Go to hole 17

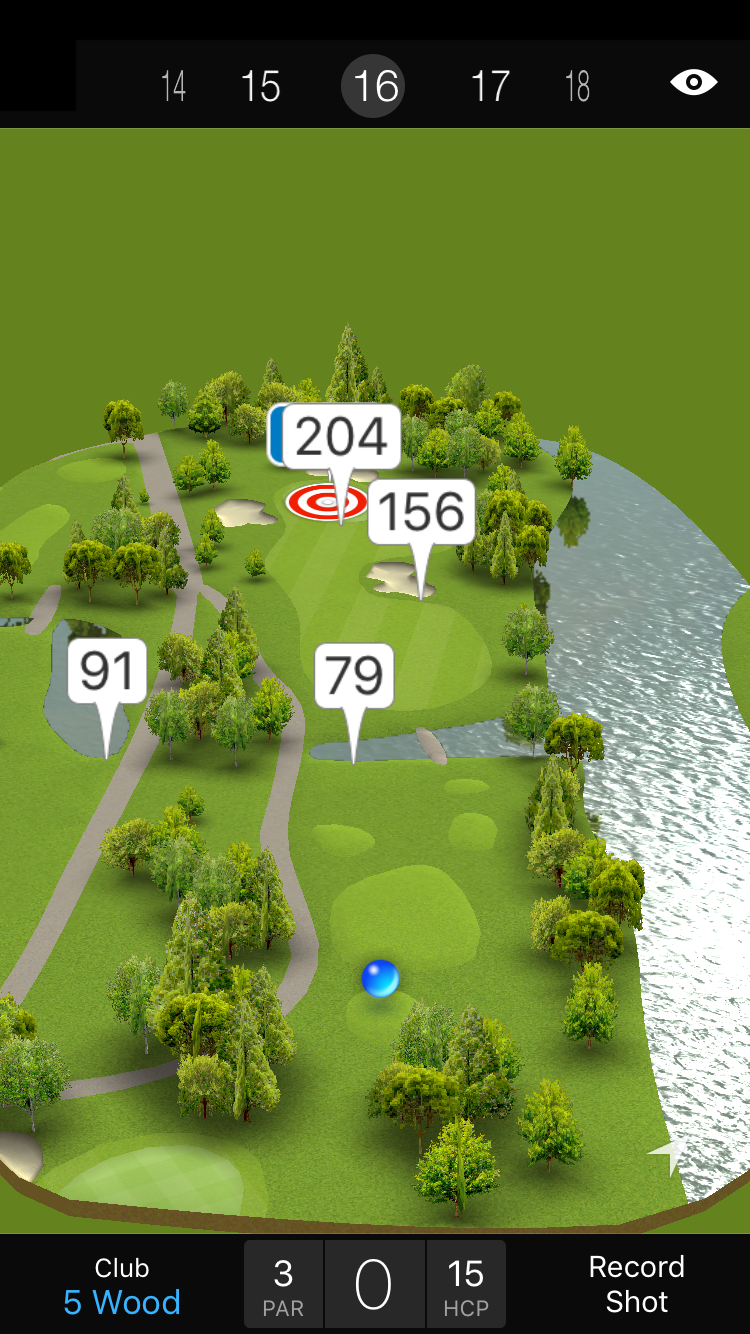(x=490, y=86)
